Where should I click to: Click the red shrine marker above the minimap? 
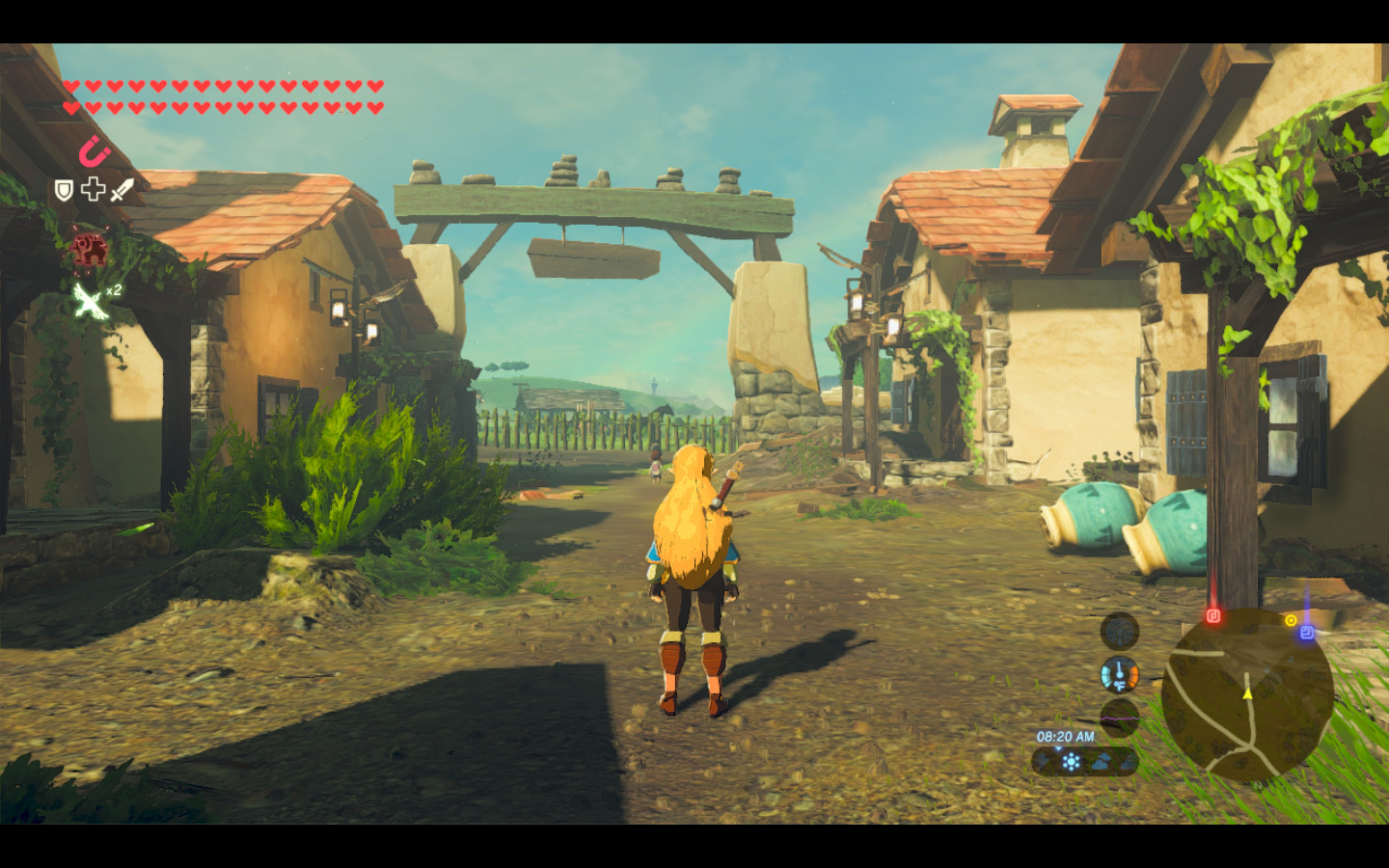click(1213, 615)
